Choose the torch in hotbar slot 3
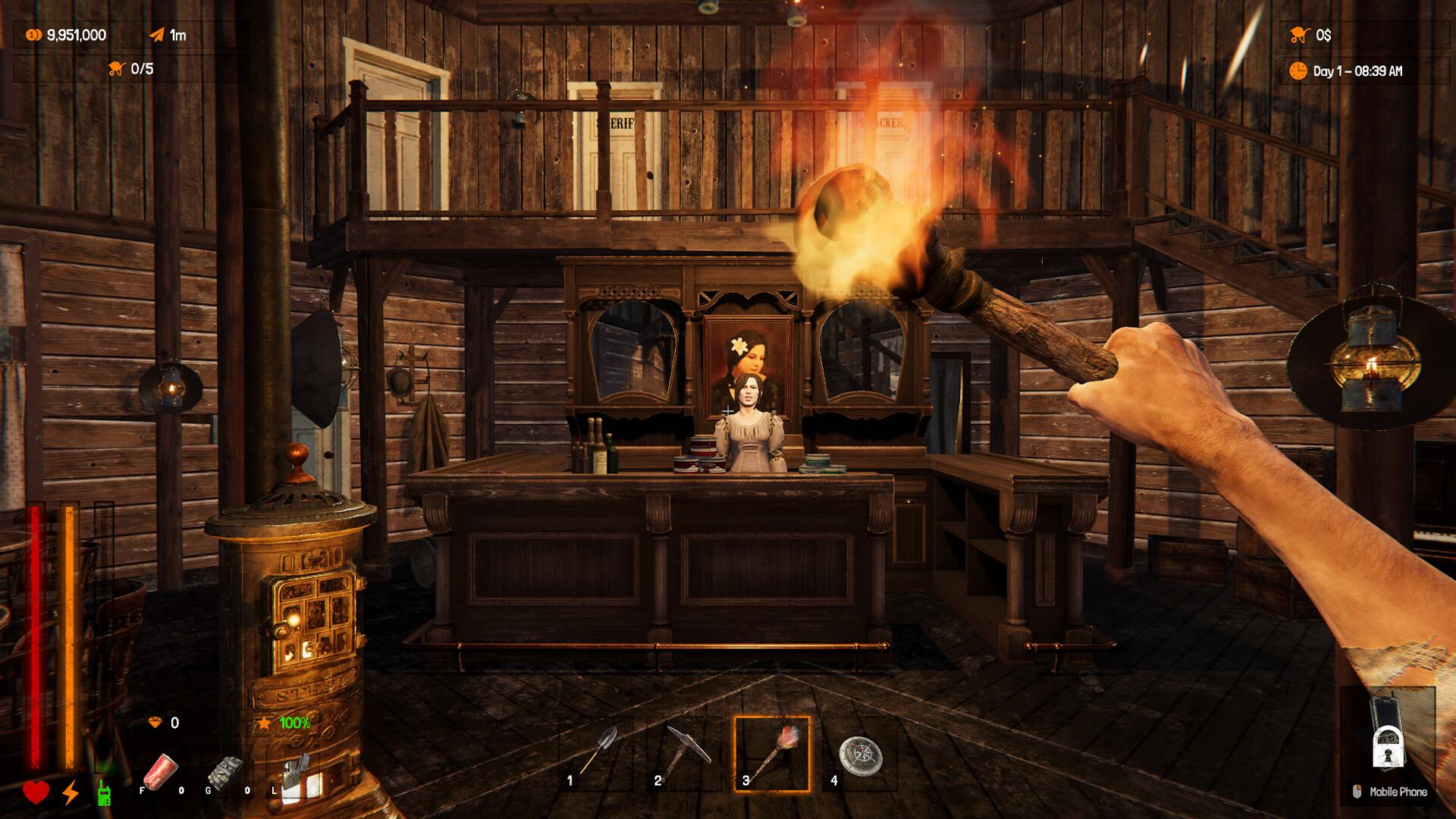 point(772,754)
